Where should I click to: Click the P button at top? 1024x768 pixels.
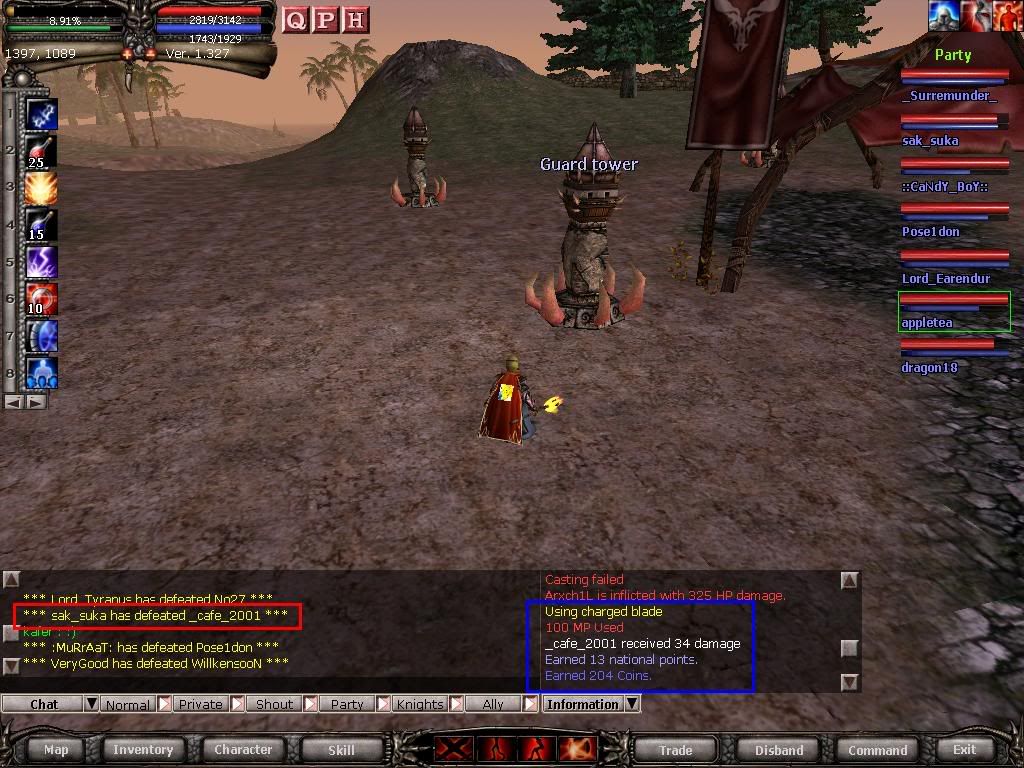point(325,20)
